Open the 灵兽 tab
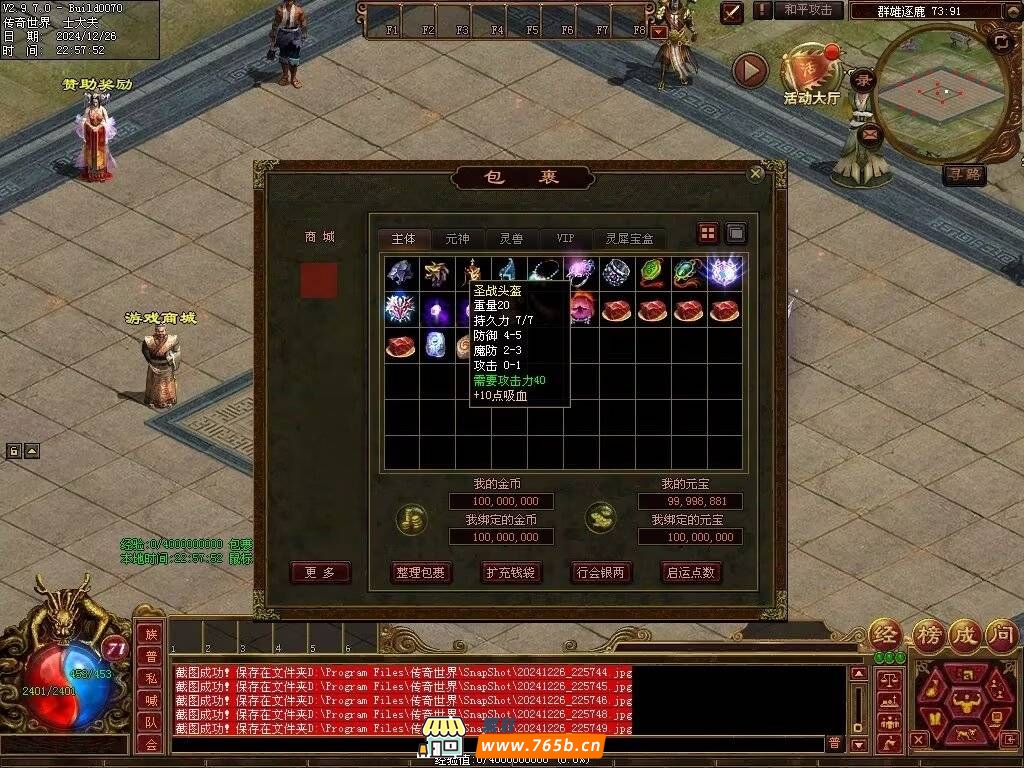This screenshot has height=768, width=1024. [x=511, y=239]
